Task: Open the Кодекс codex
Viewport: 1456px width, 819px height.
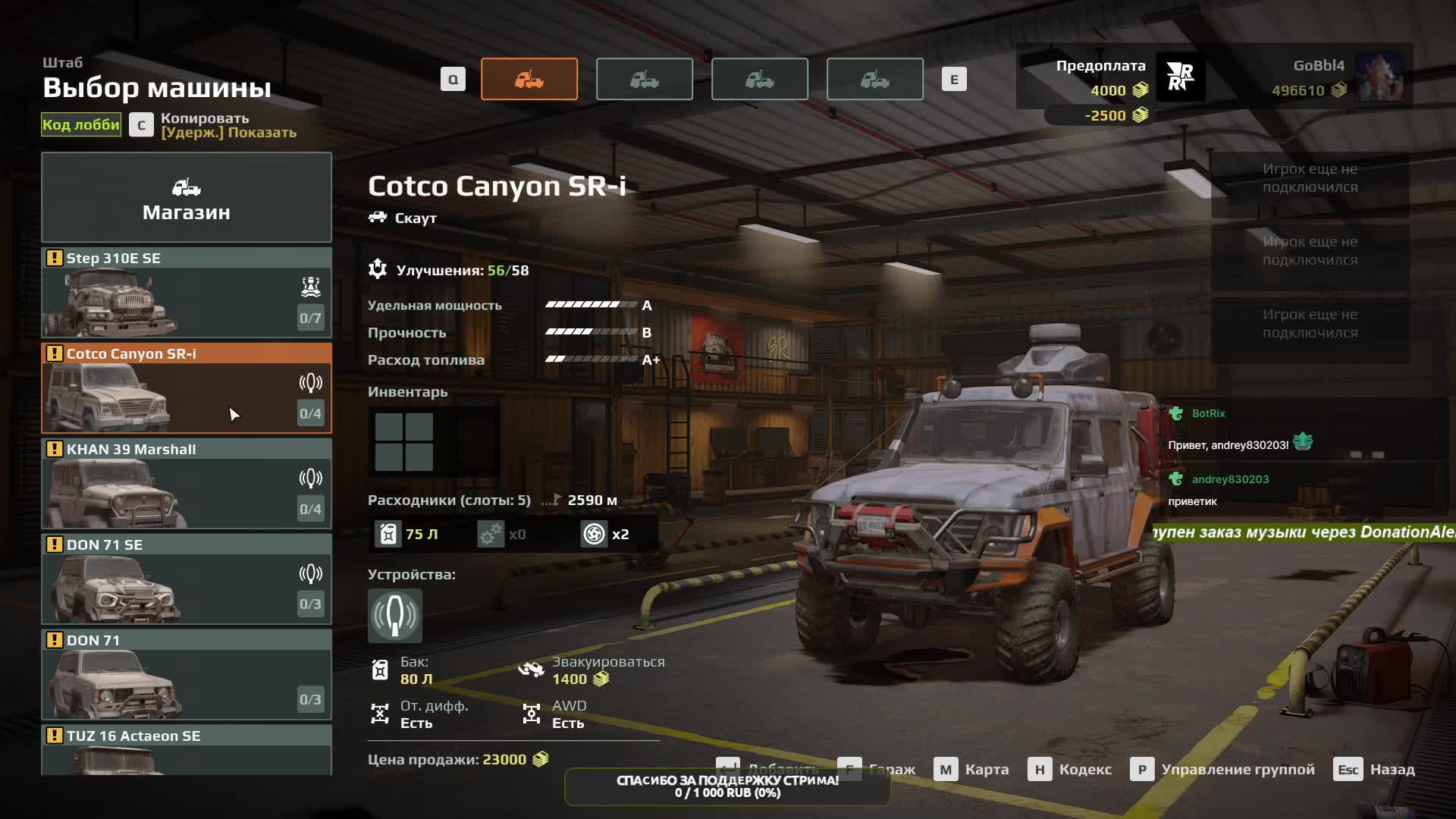Action: point(1071,770)
